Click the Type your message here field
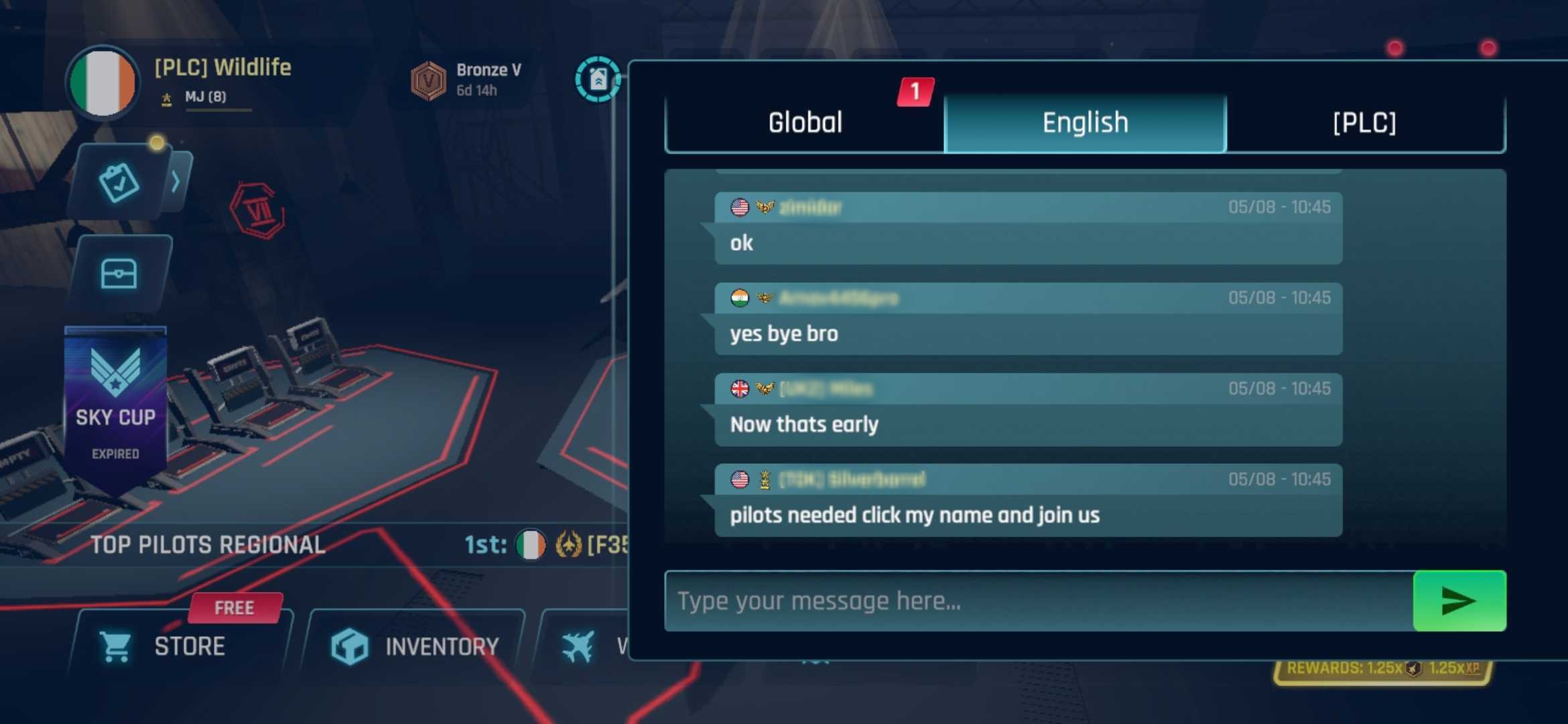Screen dimensions: 1568x724 click(938, 600)
